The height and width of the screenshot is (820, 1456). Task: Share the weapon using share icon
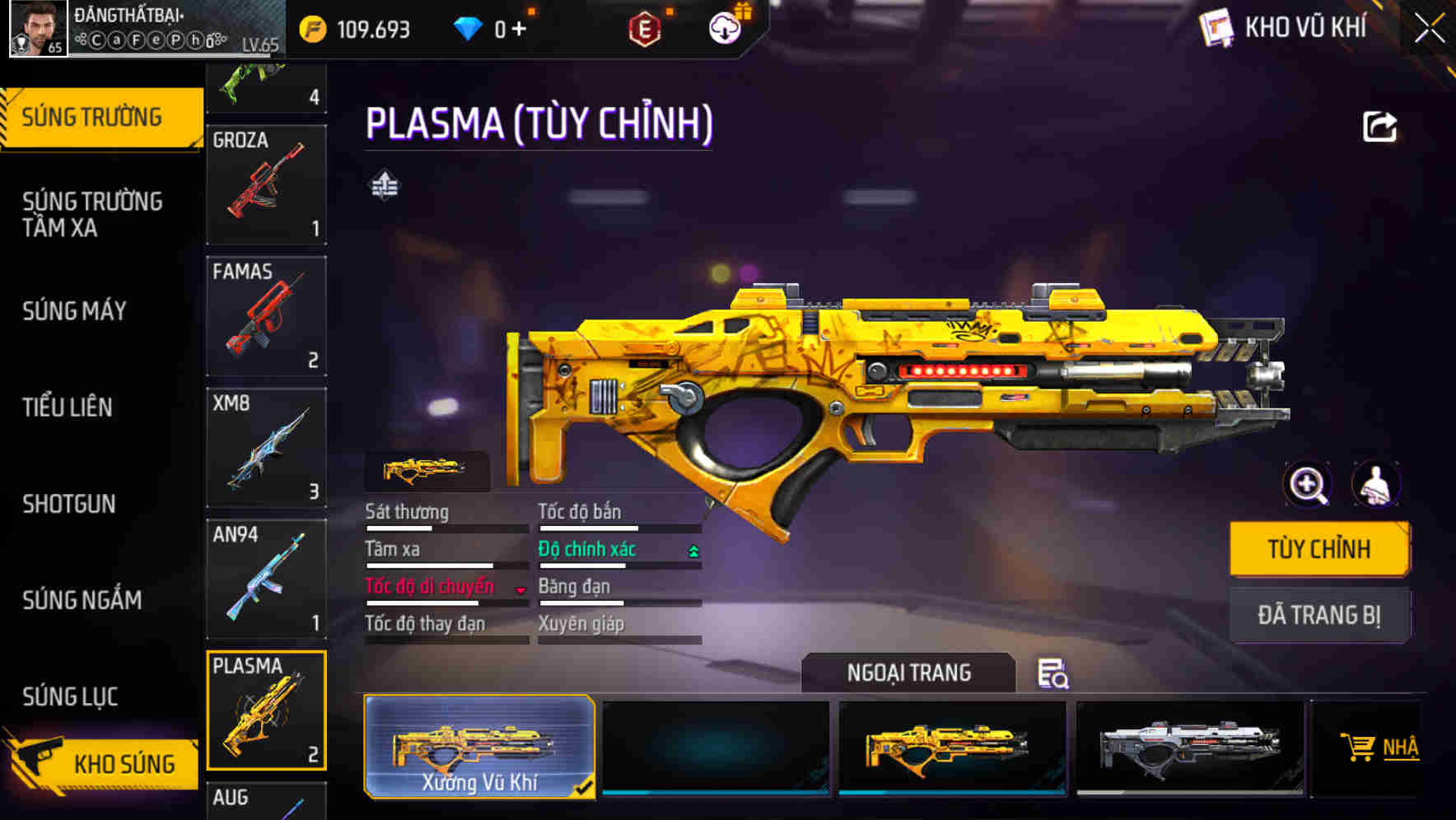(1380, 127)
